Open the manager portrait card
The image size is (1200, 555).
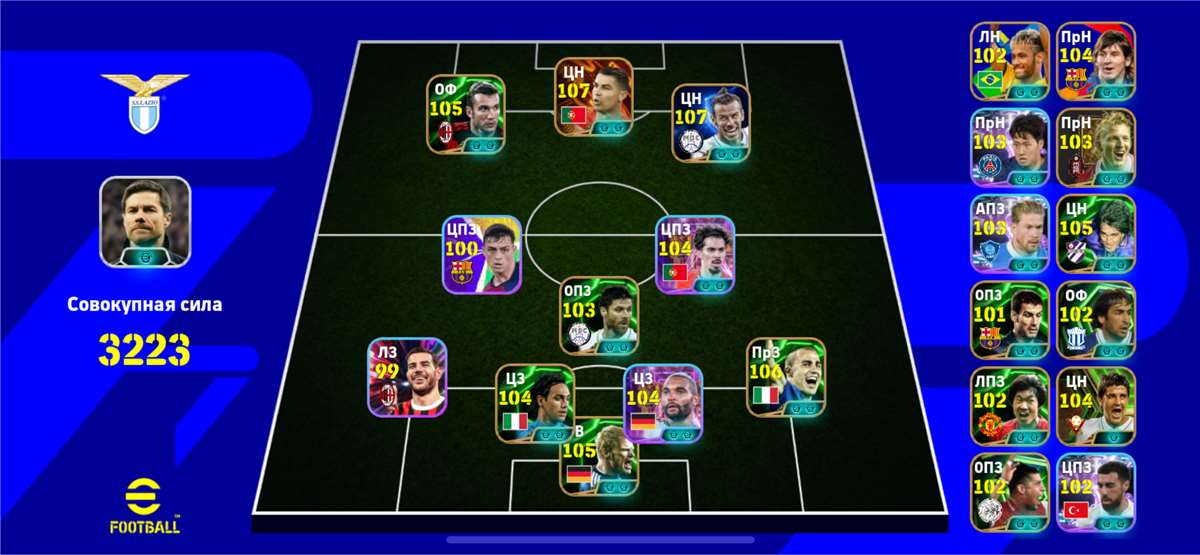tap(145, 222)
